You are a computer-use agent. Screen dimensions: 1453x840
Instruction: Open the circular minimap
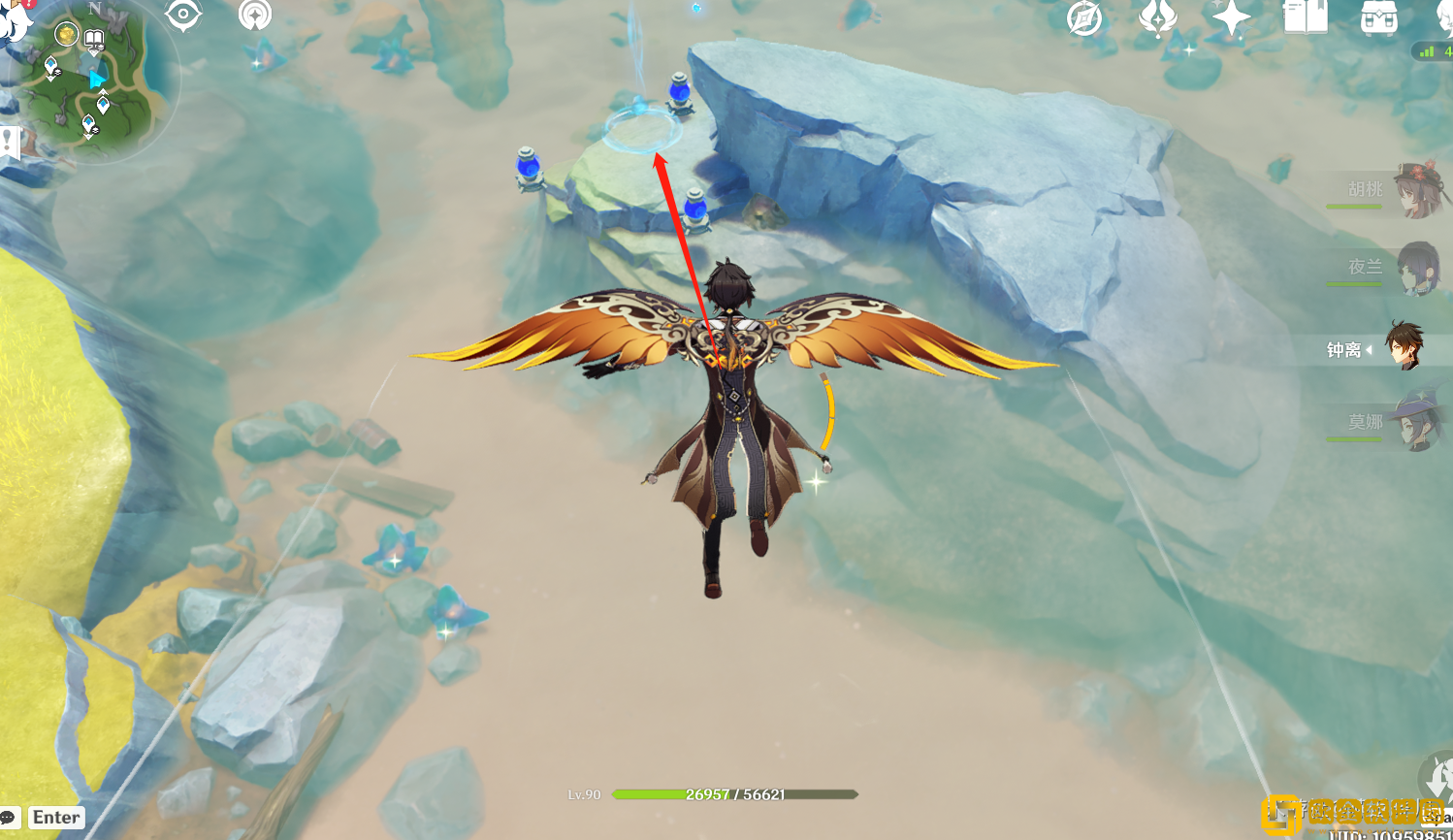pyautogui.click(x=97, y=82)
